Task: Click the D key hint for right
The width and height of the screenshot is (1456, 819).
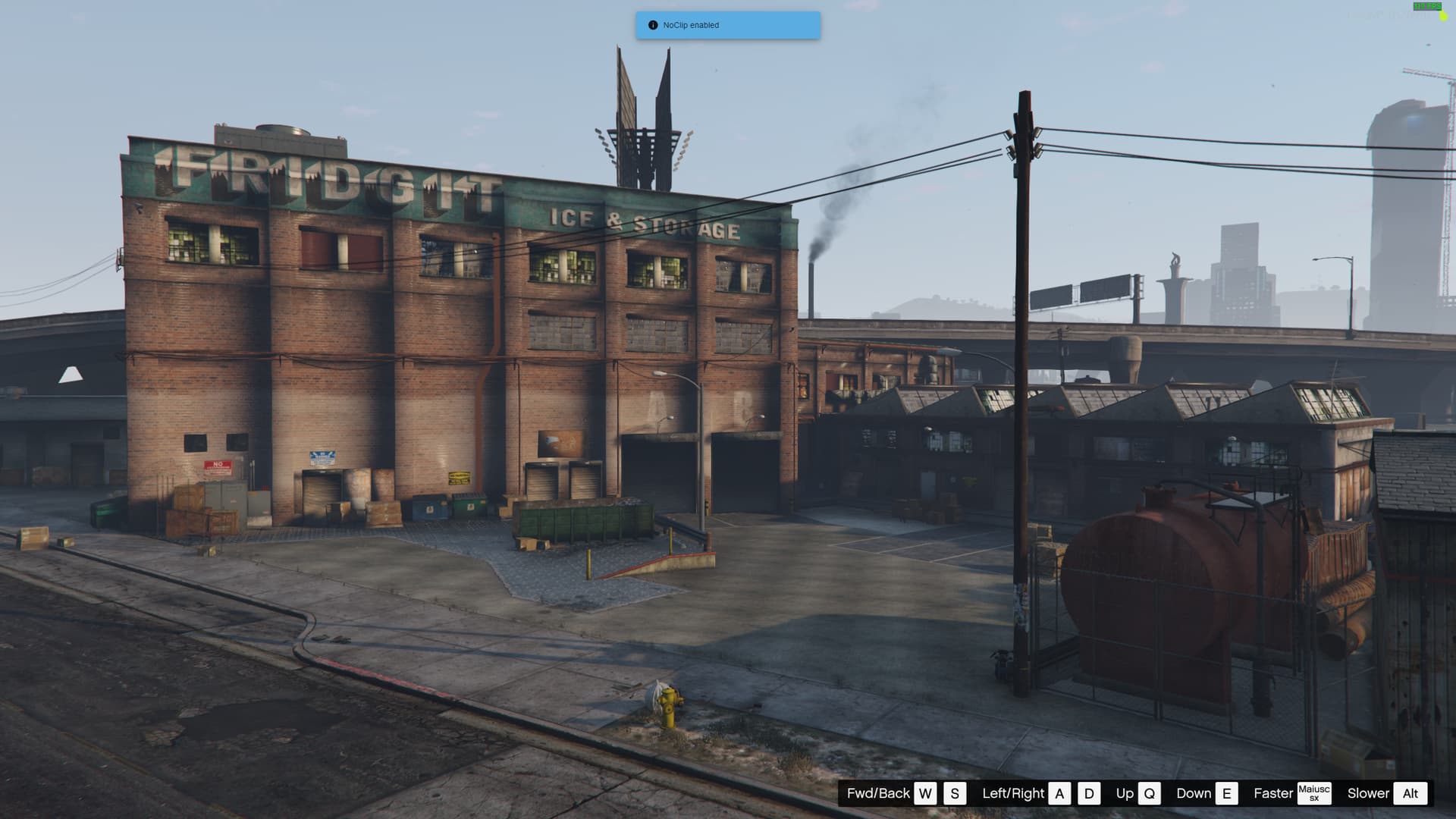Action: [1089, 793]
